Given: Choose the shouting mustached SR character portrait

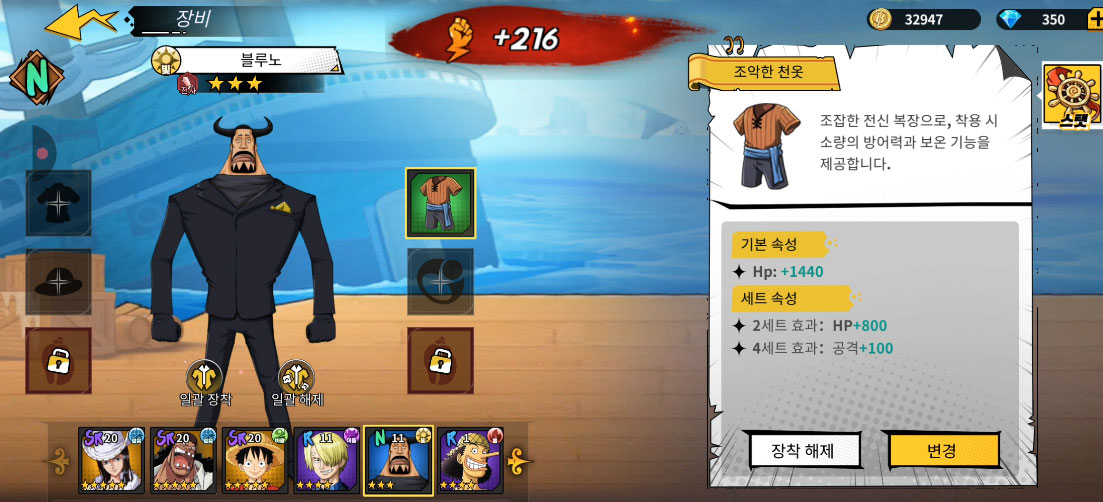Looking at the screenshot, I should coord(182,460).
